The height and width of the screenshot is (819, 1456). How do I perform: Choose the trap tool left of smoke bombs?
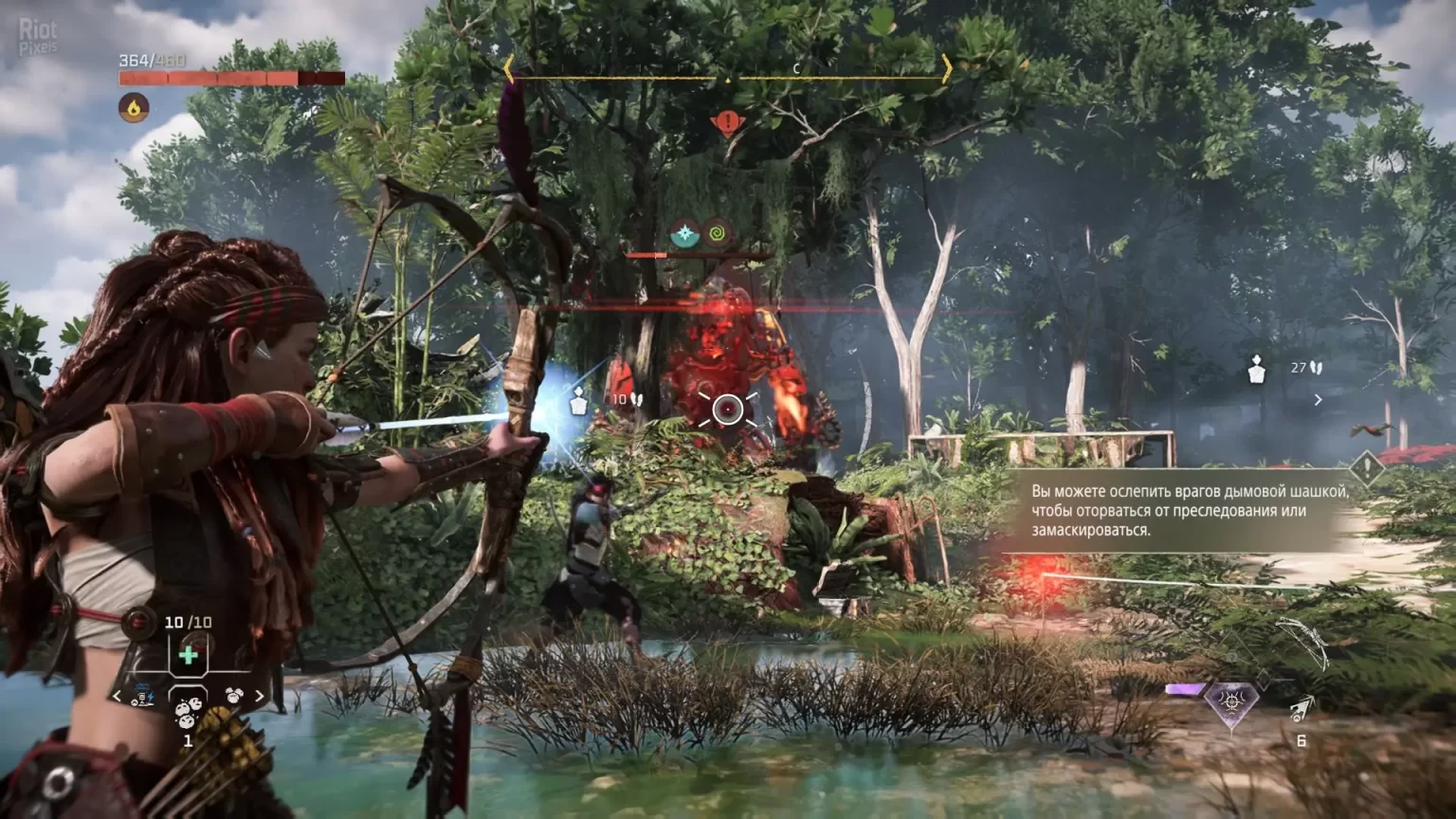coord(144,696)
